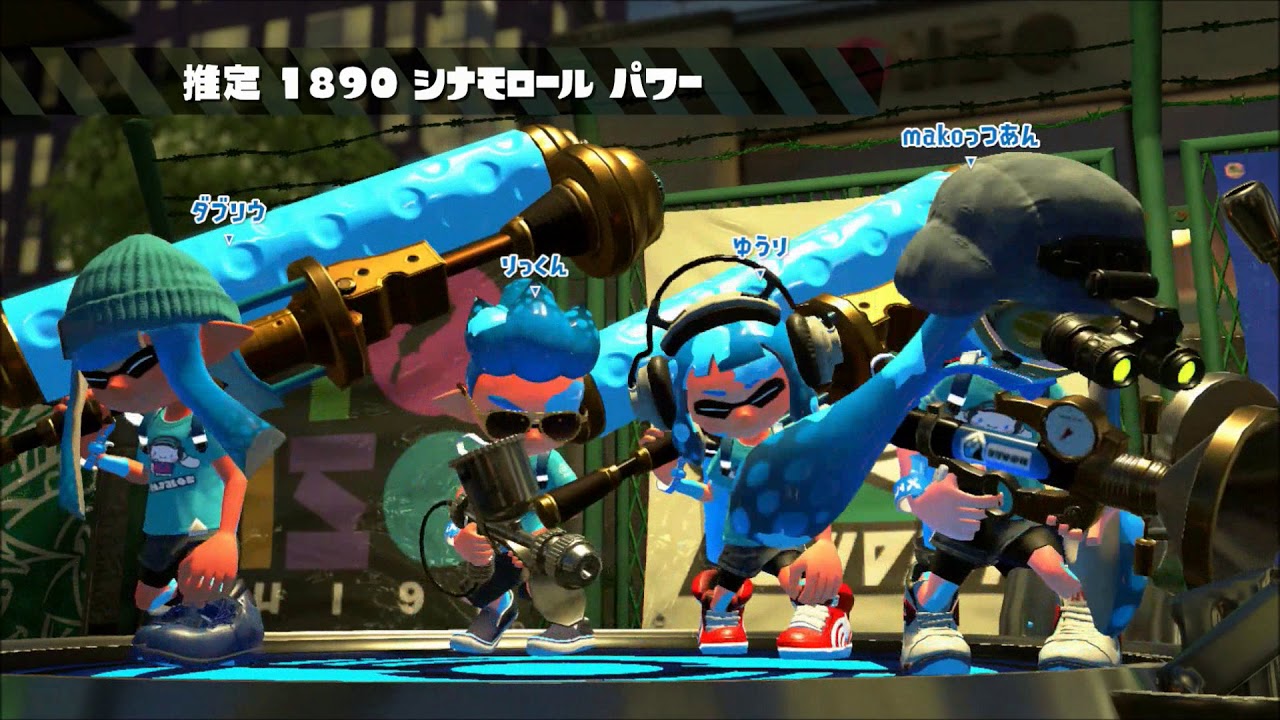Viewport: 1280px width, 720px height.
Task: Select the name label りっくん
Action: 536,265
